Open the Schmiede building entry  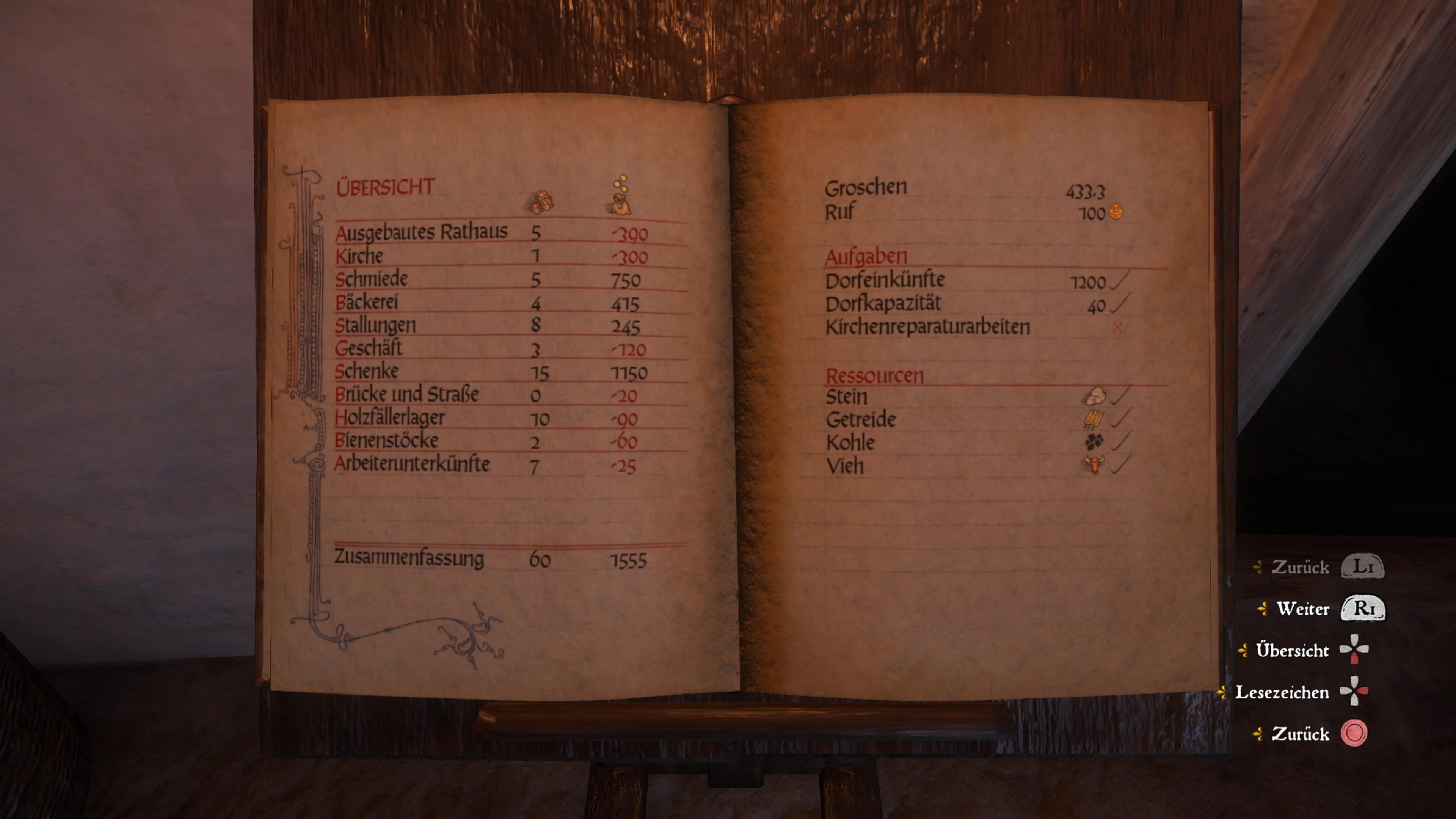click(371, 279)
